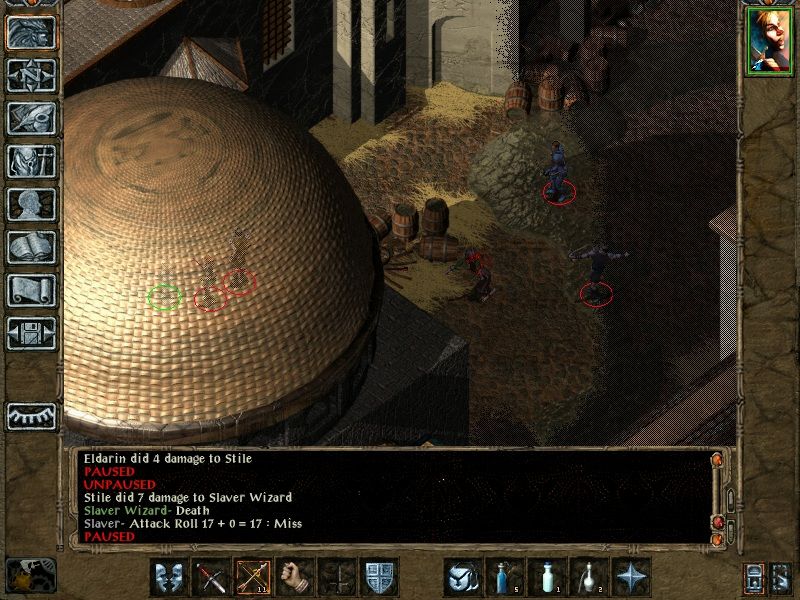Open the journal with quill icon
The height and width of the screenshot is (600, 800).
pos(30,118)
